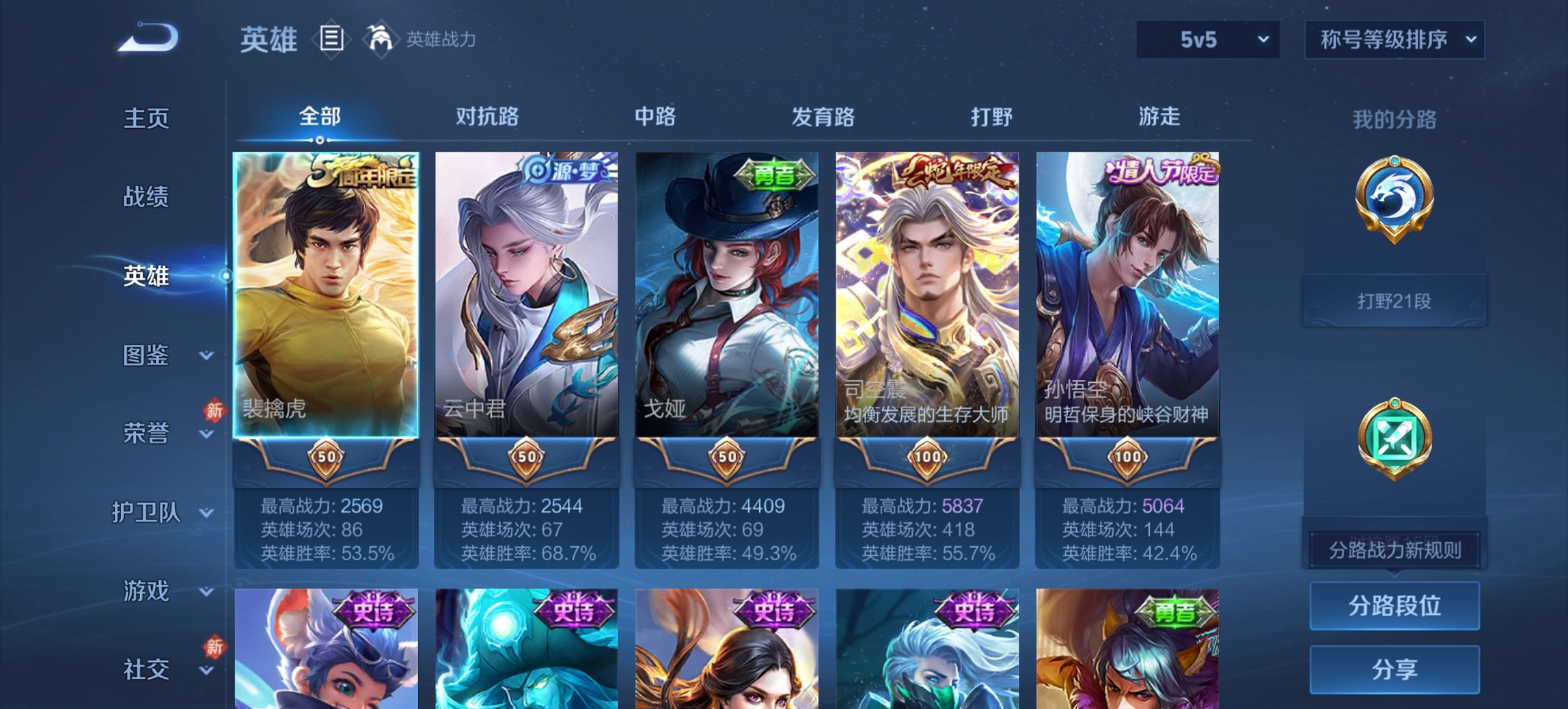Viewport: 1568px width, 709px height.
Task: Click the 英雄战力 helmet icon
Action: [381, 39]
